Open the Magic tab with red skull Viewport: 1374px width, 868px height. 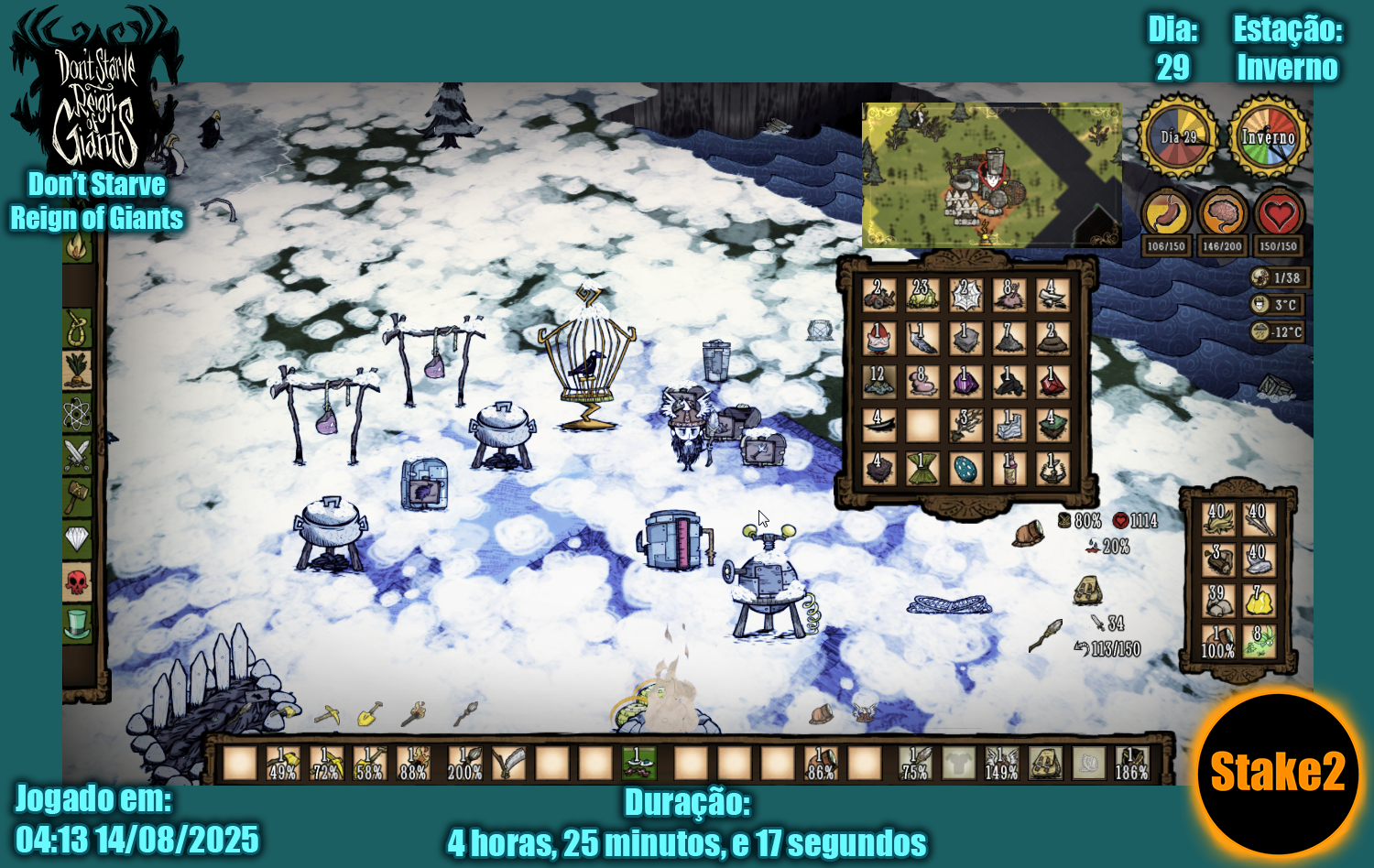[77, 581]
